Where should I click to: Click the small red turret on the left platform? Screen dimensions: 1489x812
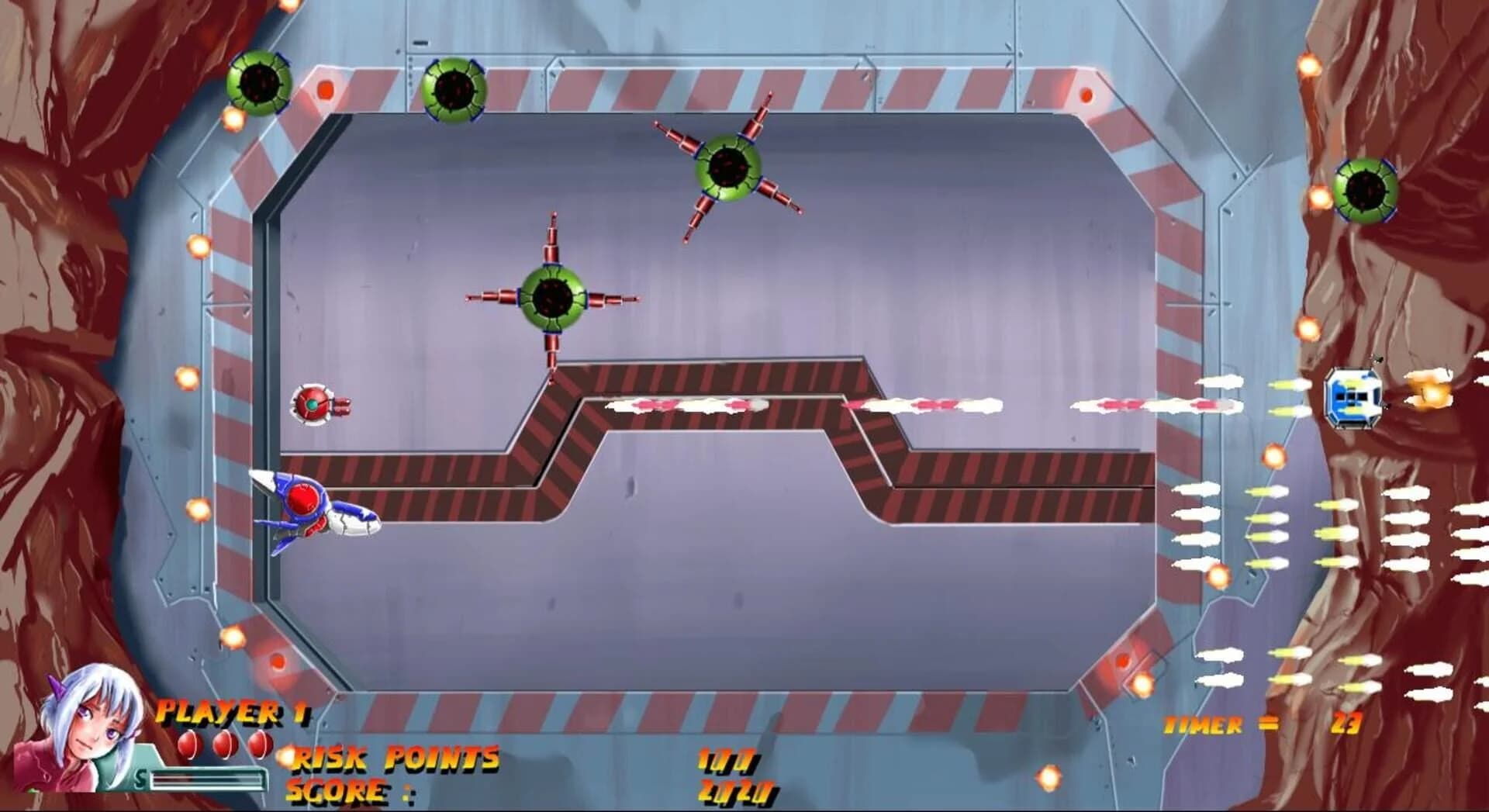coord(313,404)
